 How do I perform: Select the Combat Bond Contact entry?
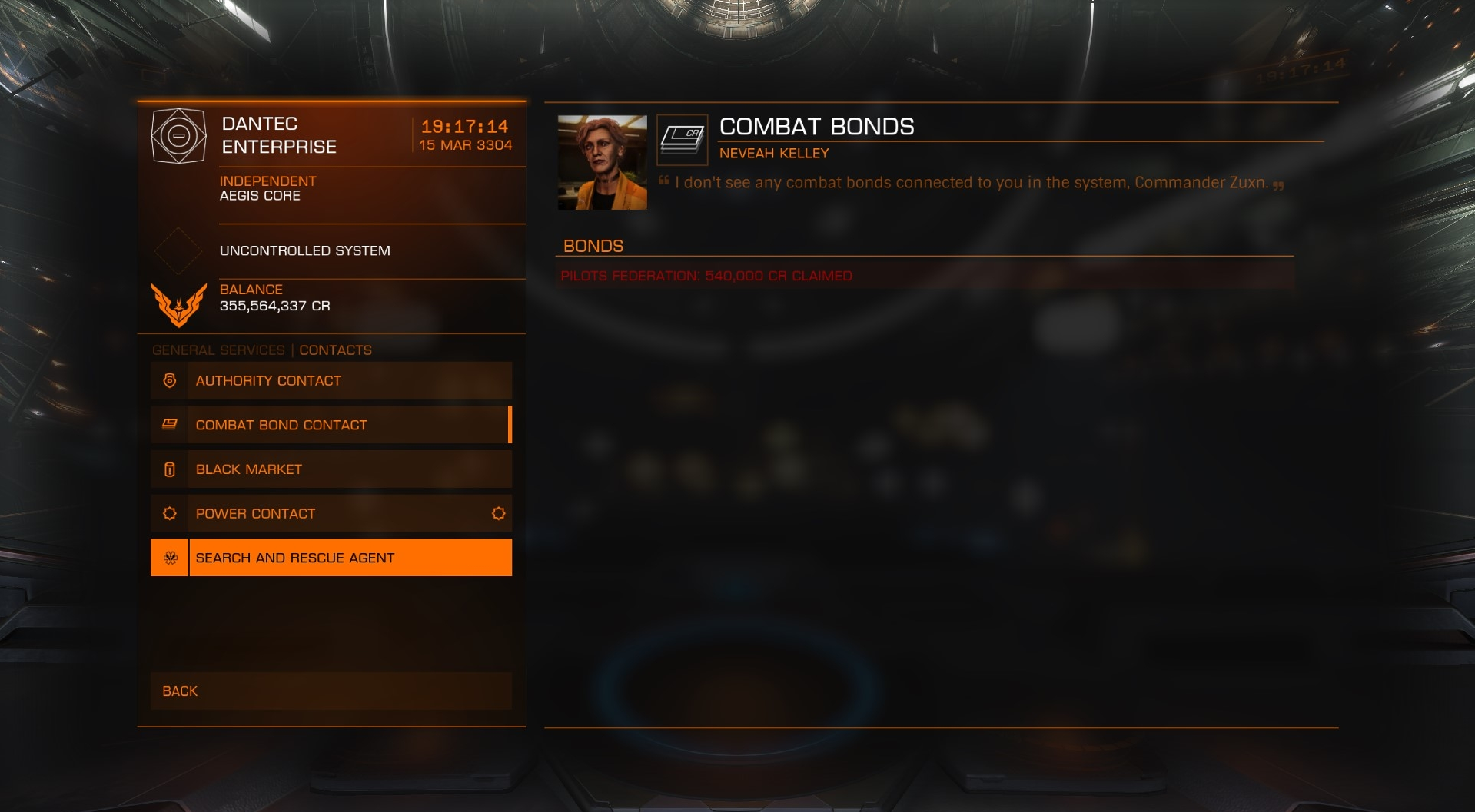click(331, 425)
